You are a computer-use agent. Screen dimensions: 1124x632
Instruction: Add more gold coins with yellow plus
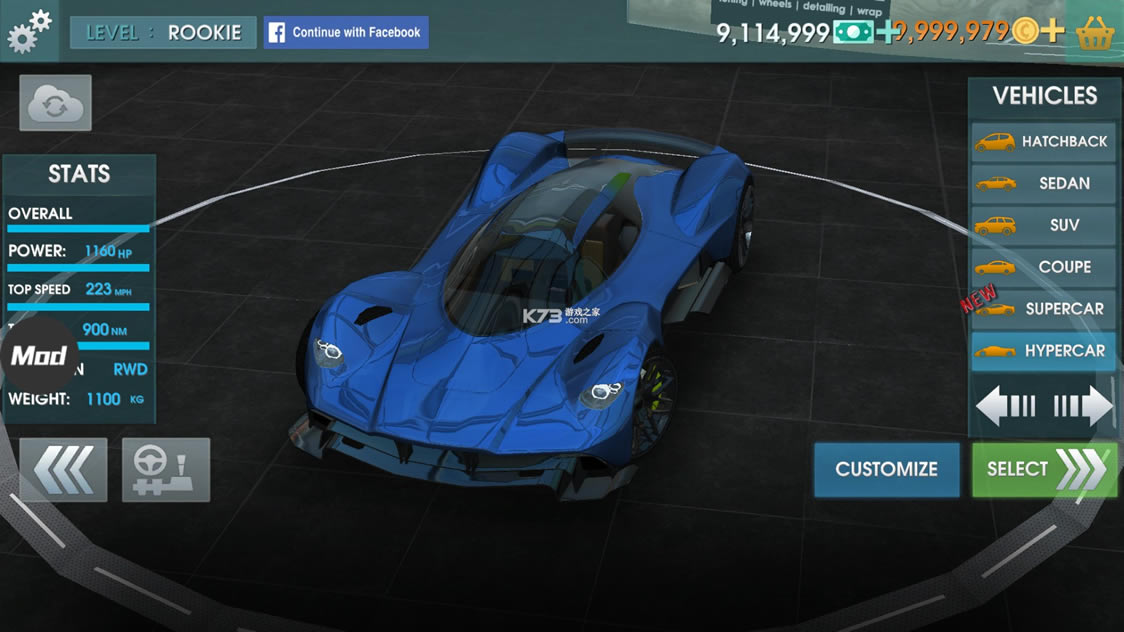pos(1051,31)
